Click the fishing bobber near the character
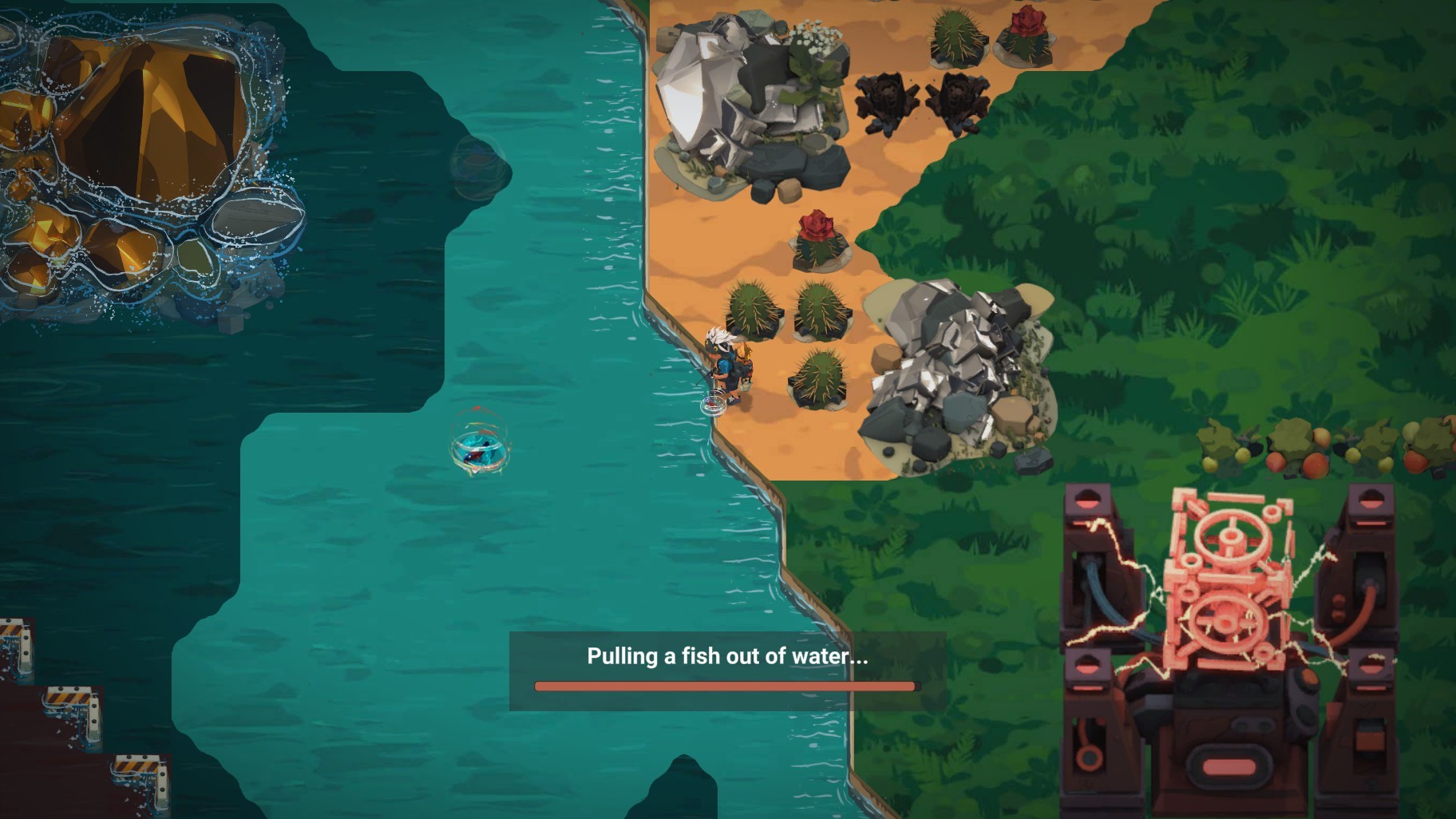The height and width of the screenshot is (819, 1456). [714, 404]
